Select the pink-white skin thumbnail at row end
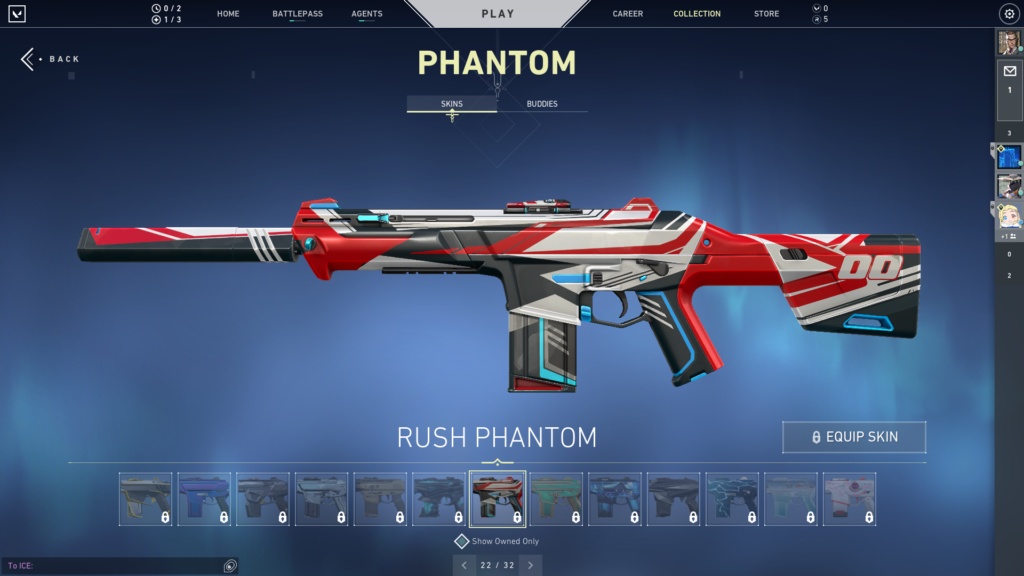 pyautogui.click(x=849, y=499)
